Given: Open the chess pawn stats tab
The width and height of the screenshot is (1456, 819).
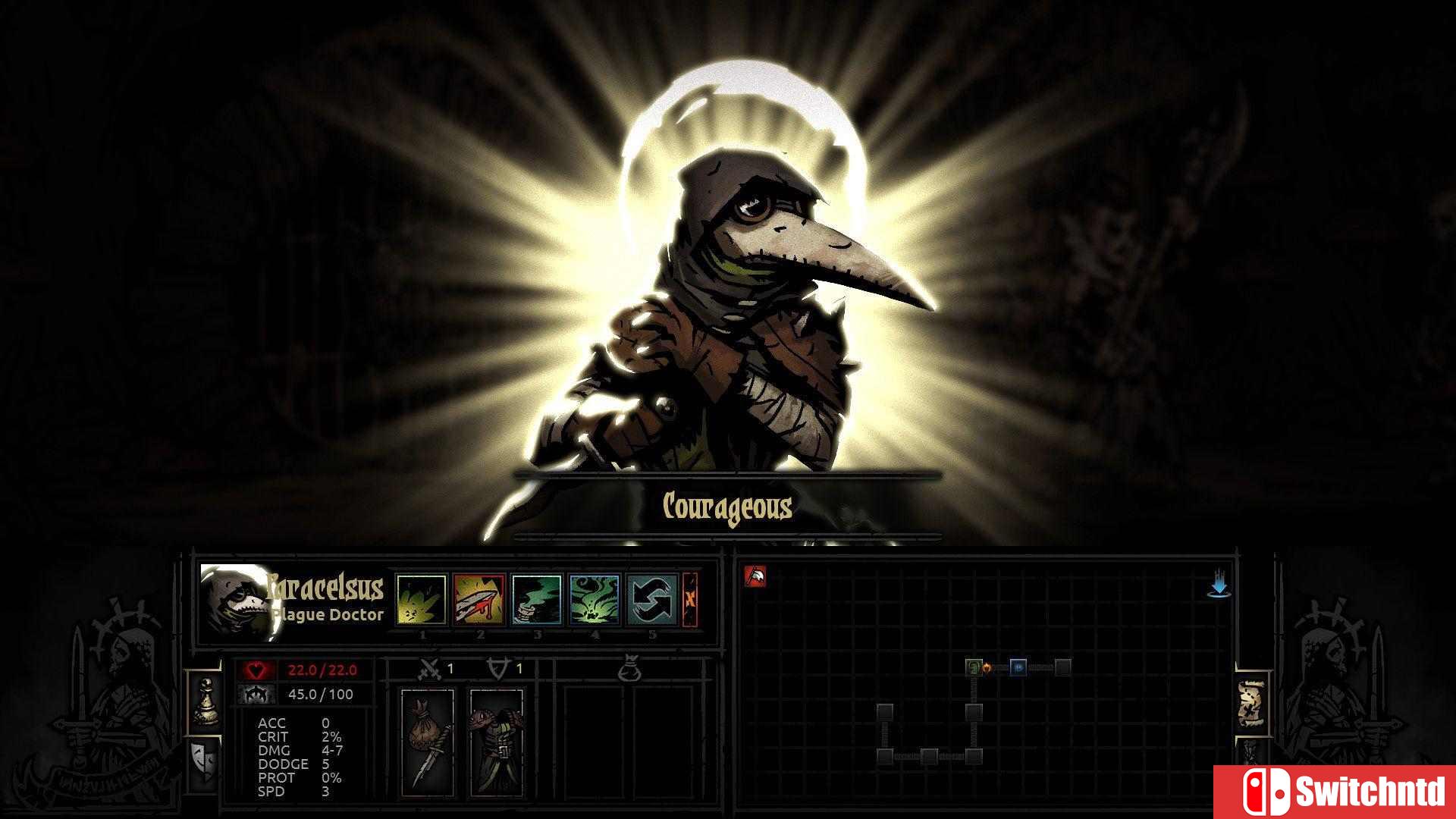Looking at the screenshot, I should tap(208, 701).
